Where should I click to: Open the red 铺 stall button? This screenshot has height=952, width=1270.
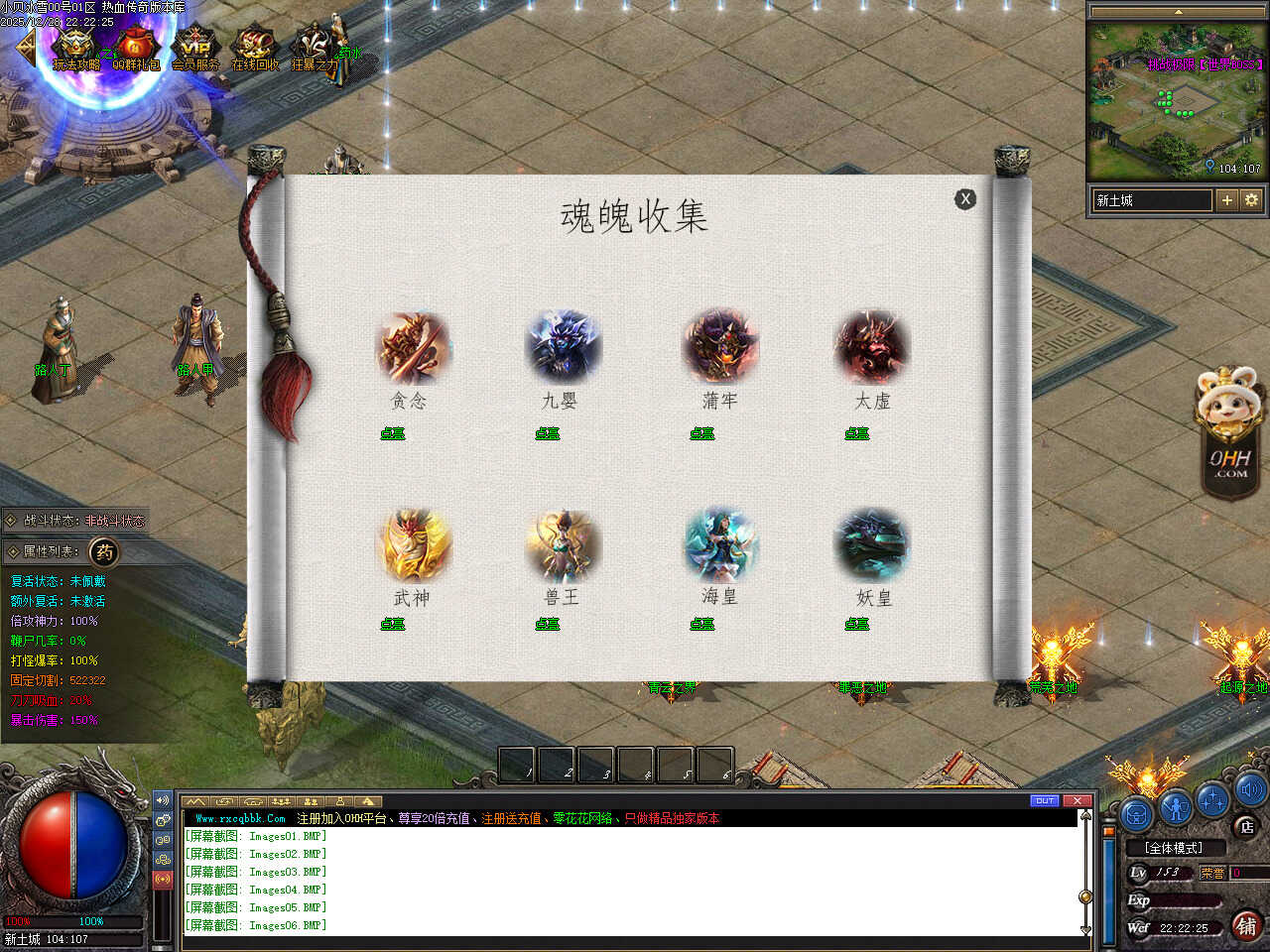[1246, 926]
